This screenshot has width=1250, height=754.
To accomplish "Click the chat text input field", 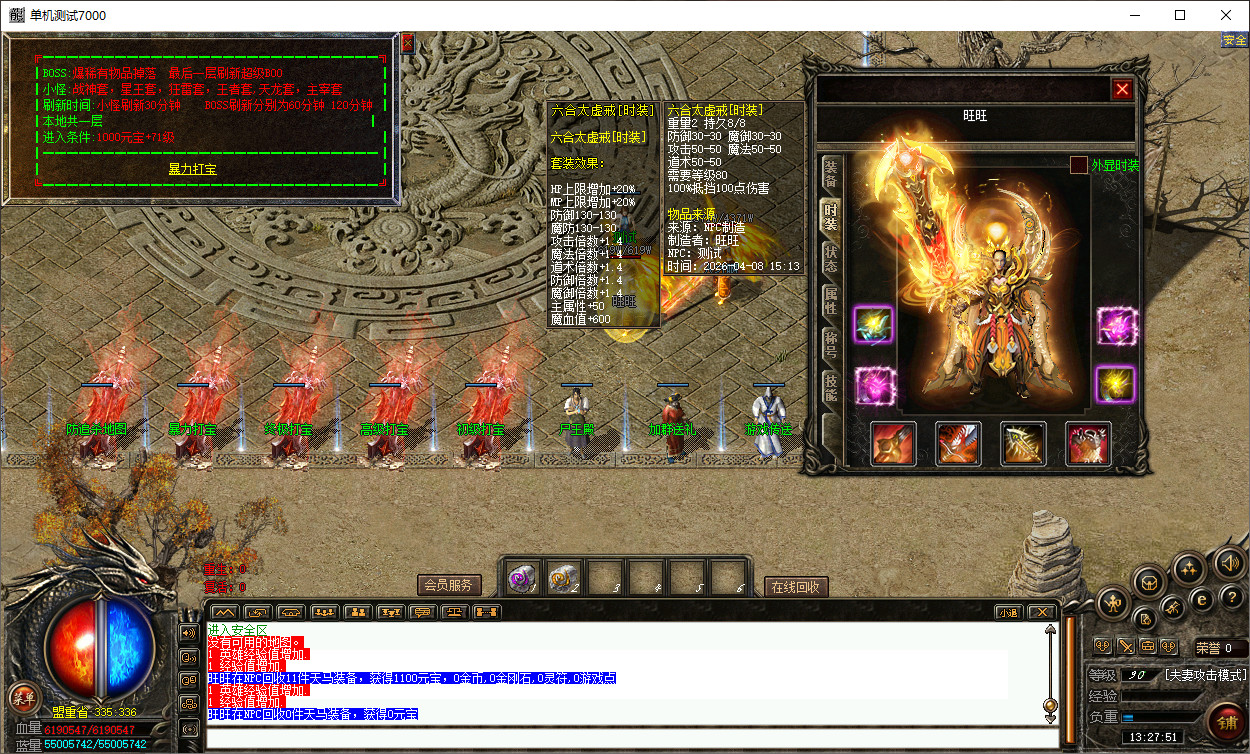I will click(x=630, y=738).
